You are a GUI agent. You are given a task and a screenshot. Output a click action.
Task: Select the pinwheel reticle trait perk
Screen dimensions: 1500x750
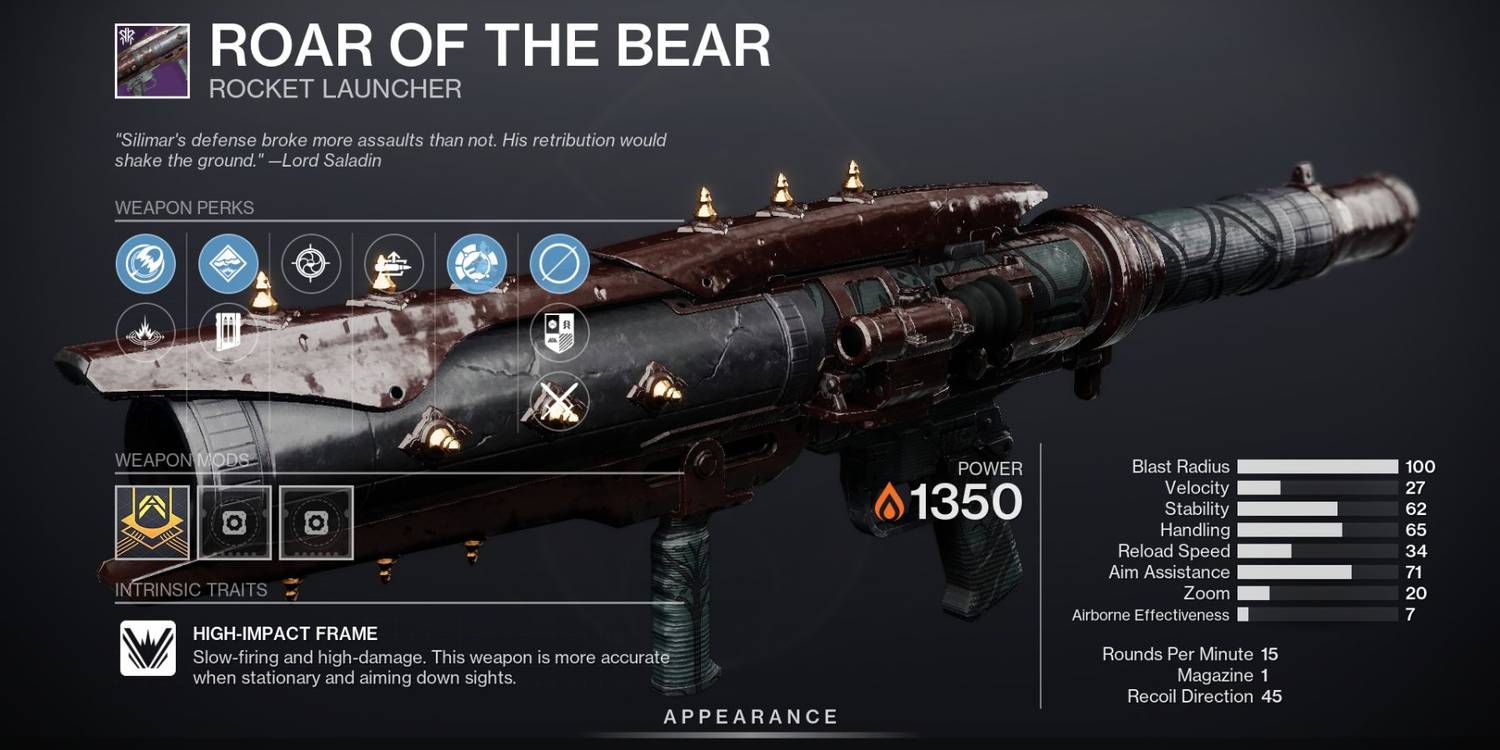[311, 264]
